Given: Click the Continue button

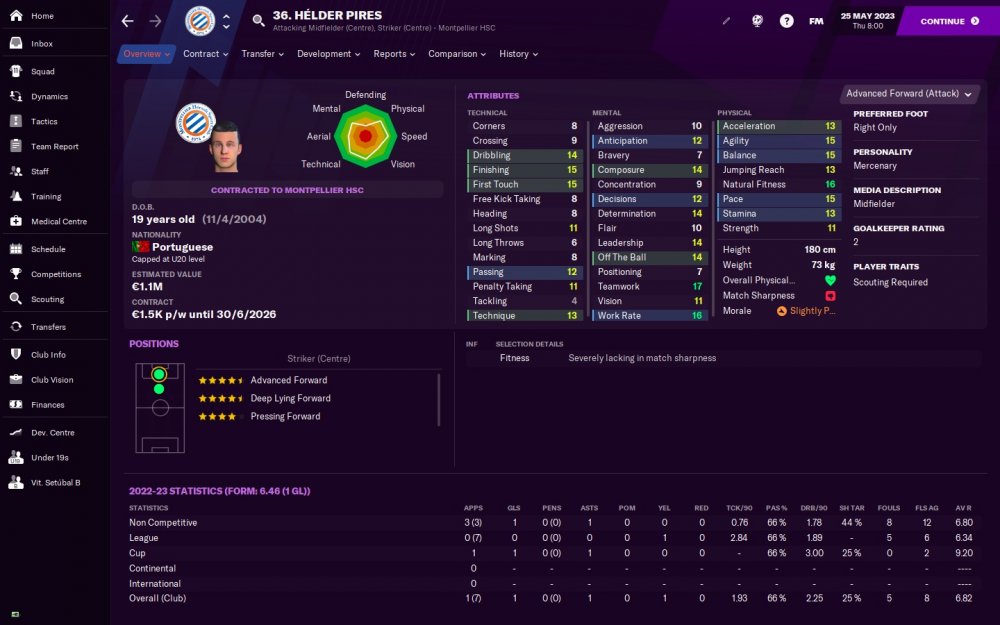Looking at the screenshot, I should (949, 21).
